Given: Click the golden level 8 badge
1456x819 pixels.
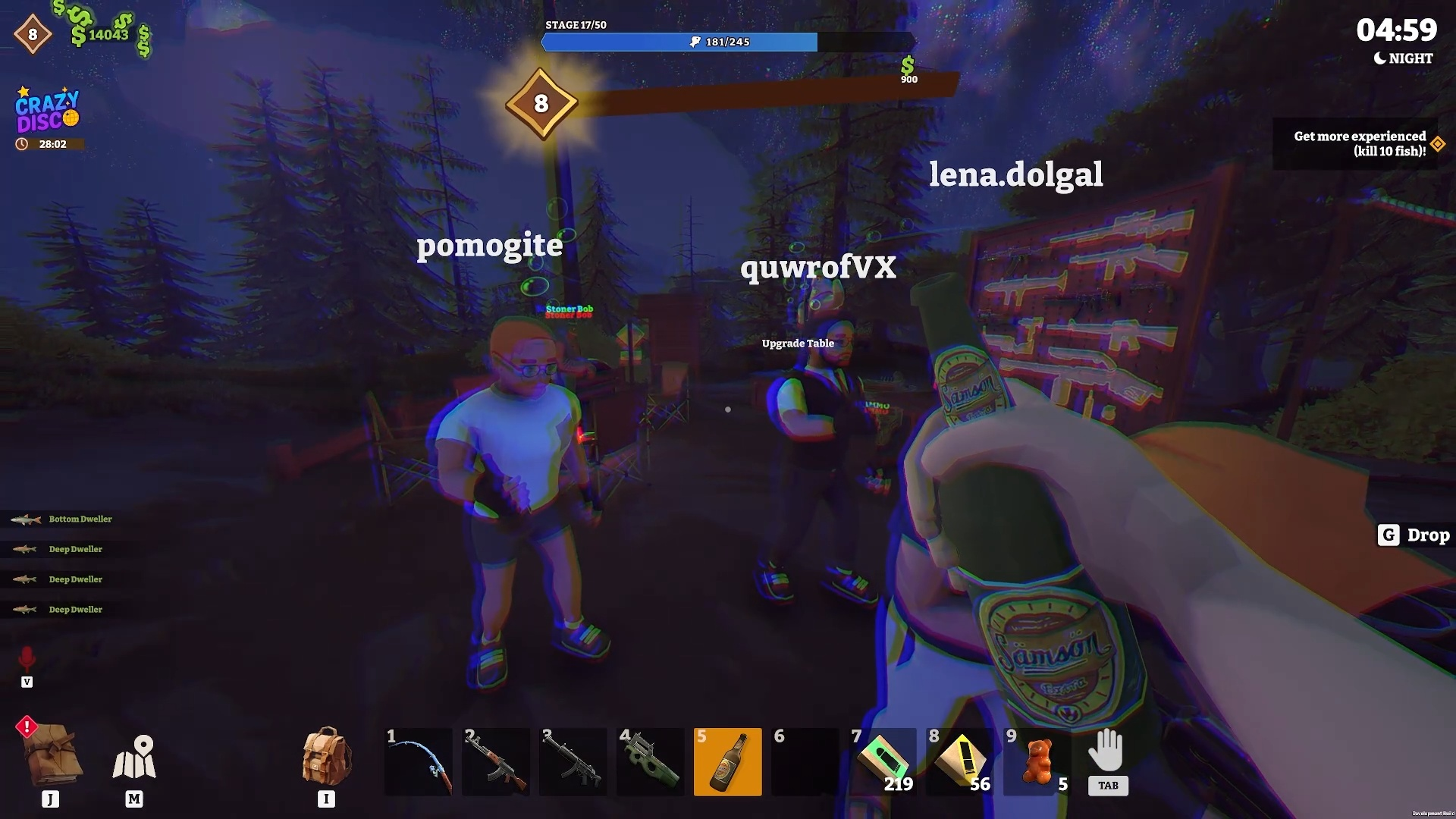Looking at the screenshot, I should tap(541, 105).
